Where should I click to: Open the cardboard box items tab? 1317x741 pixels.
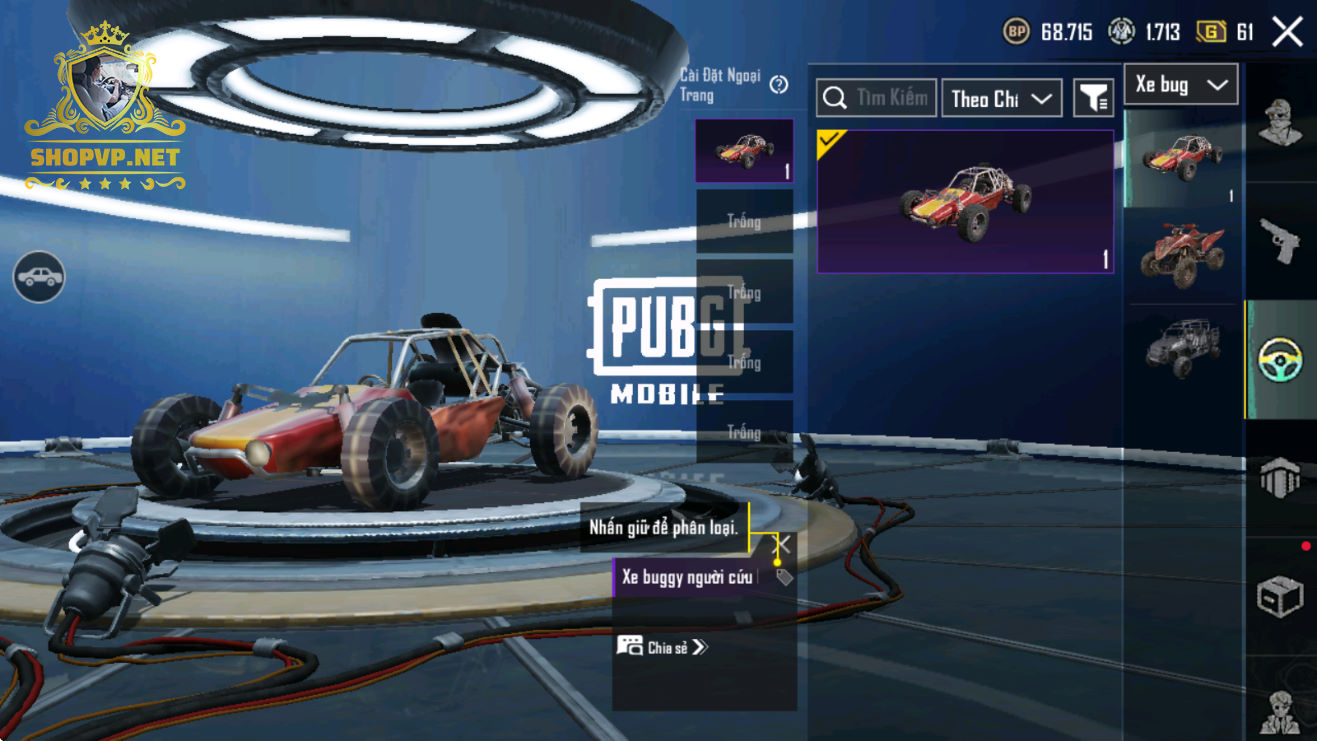tap(1280, 597)
